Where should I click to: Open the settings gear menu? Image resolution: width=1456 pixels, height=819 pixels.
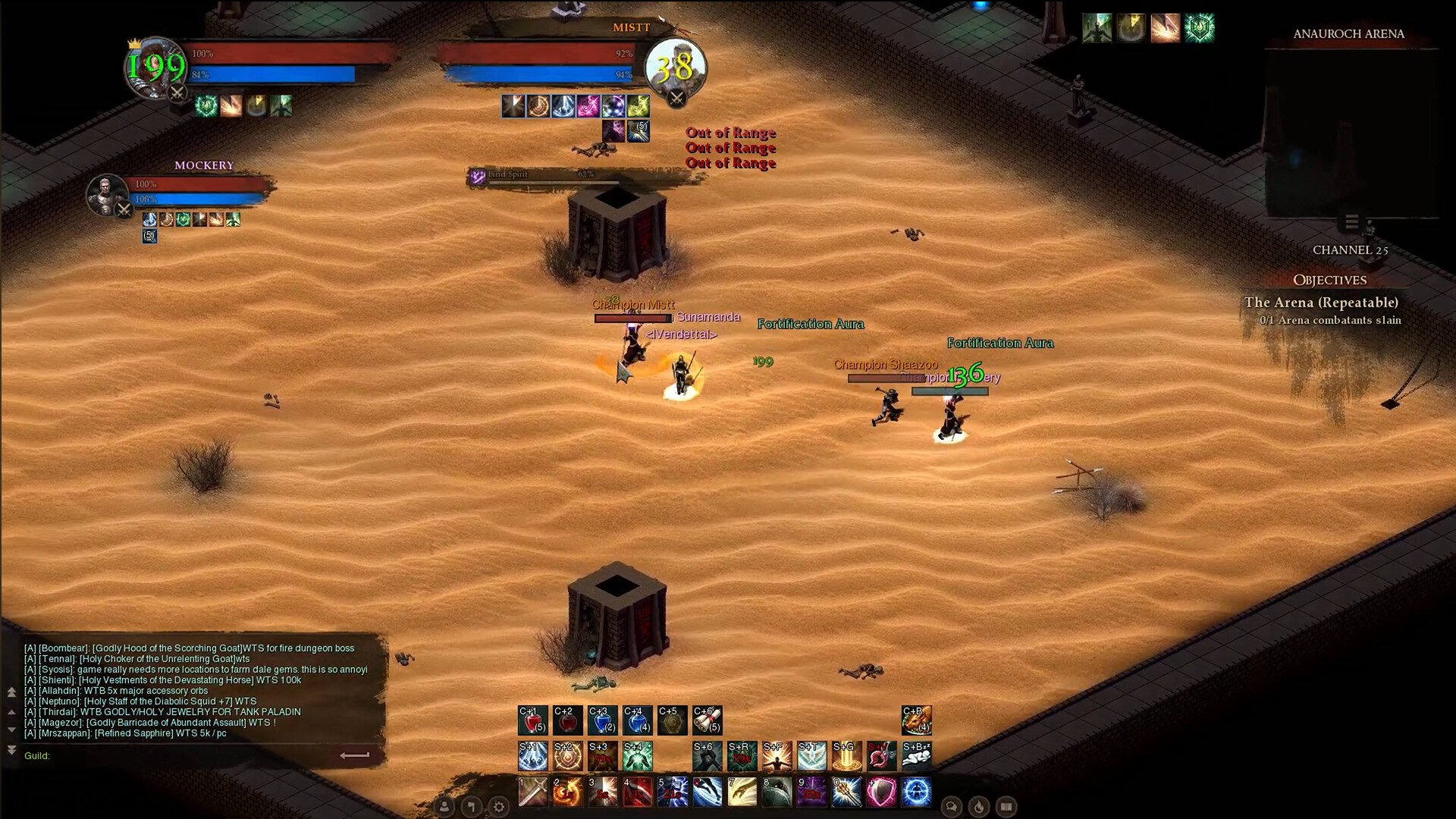[499, 807]
